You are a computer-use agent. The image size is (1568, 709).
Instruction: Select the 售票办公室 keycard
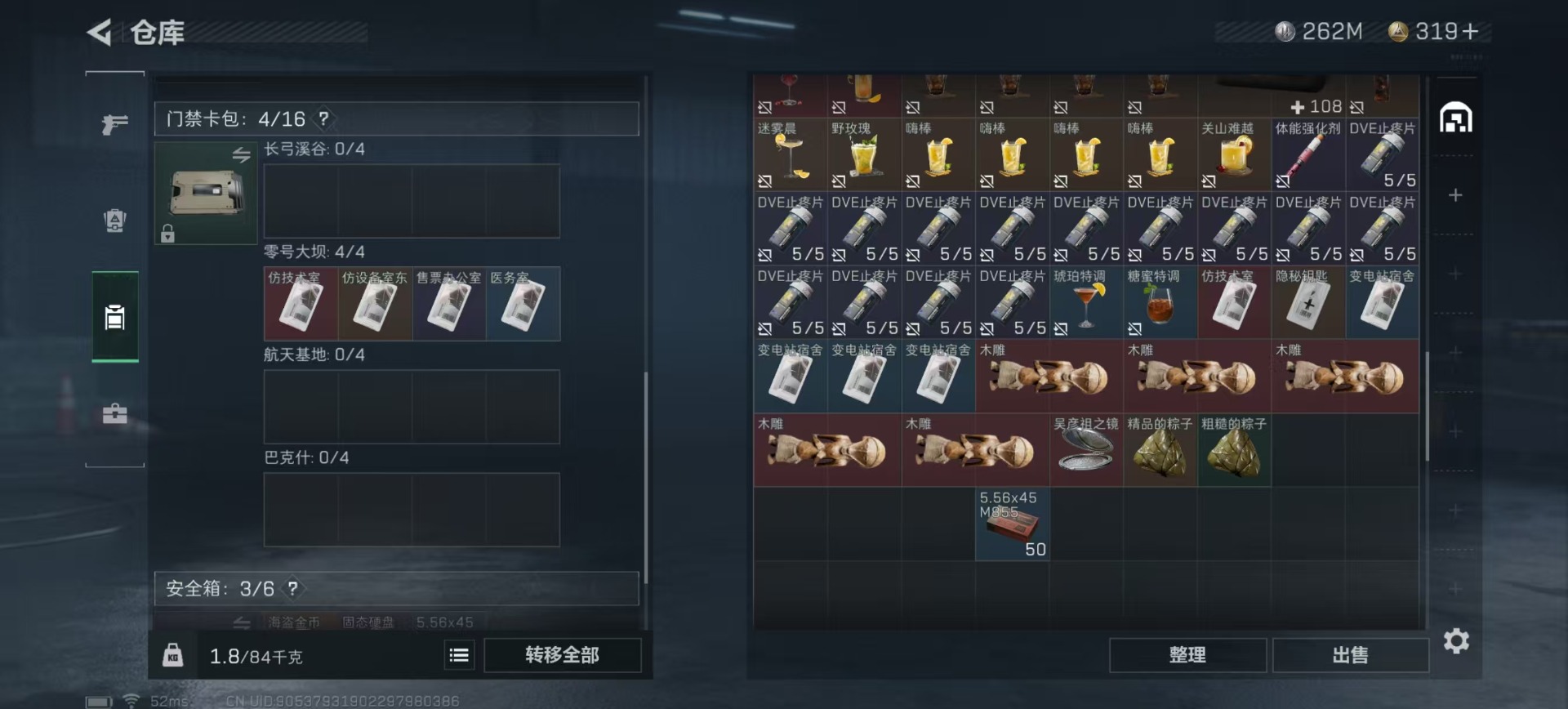coord(449,304)
